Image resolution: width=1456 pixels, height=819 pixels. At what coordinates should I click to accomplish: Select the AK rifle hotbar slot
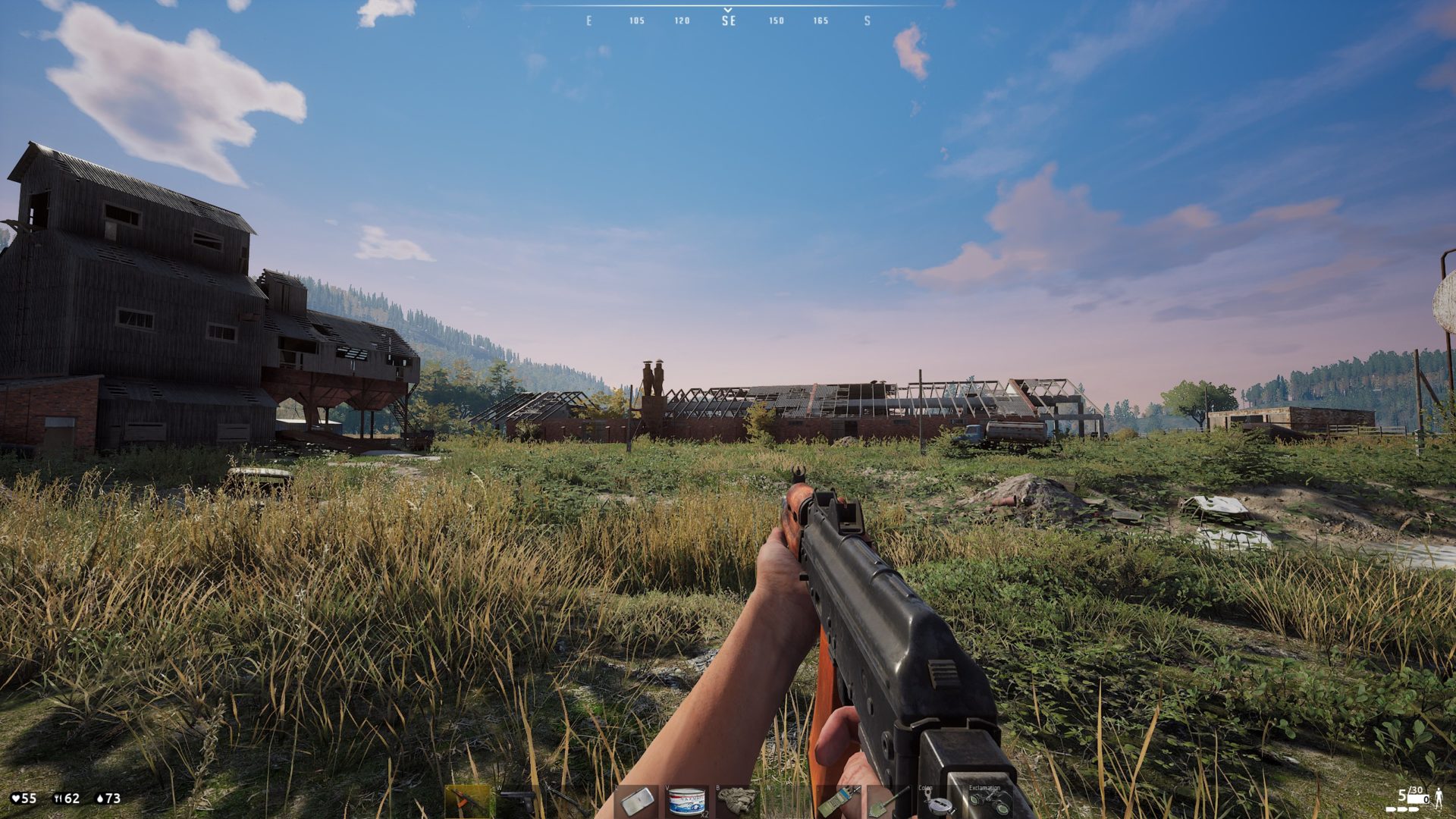pyautogui.click(x=467, y=802)
